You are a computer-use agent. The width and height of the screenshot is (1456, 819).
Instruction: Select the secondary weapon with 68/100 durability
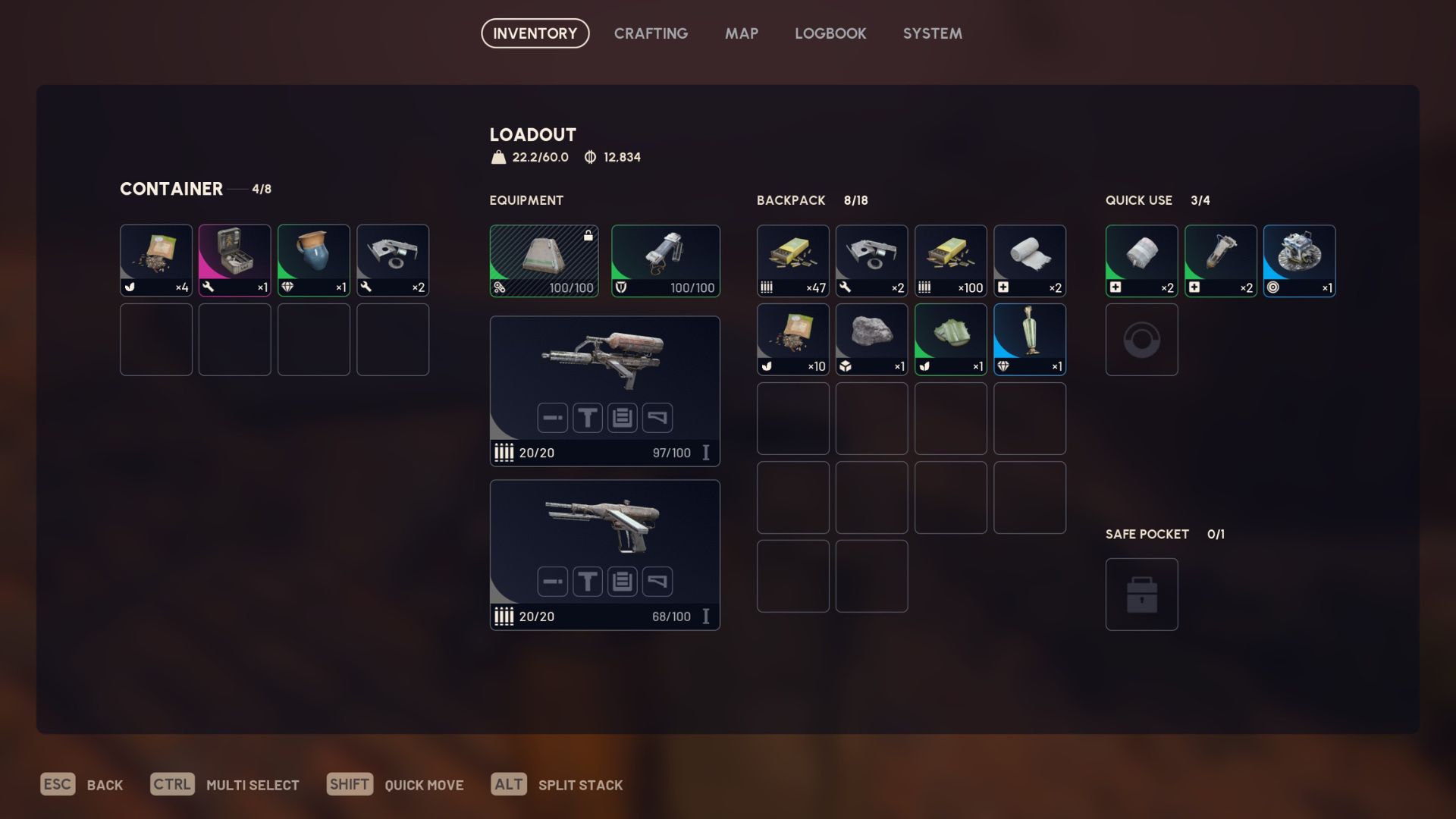tap(604, 554)
